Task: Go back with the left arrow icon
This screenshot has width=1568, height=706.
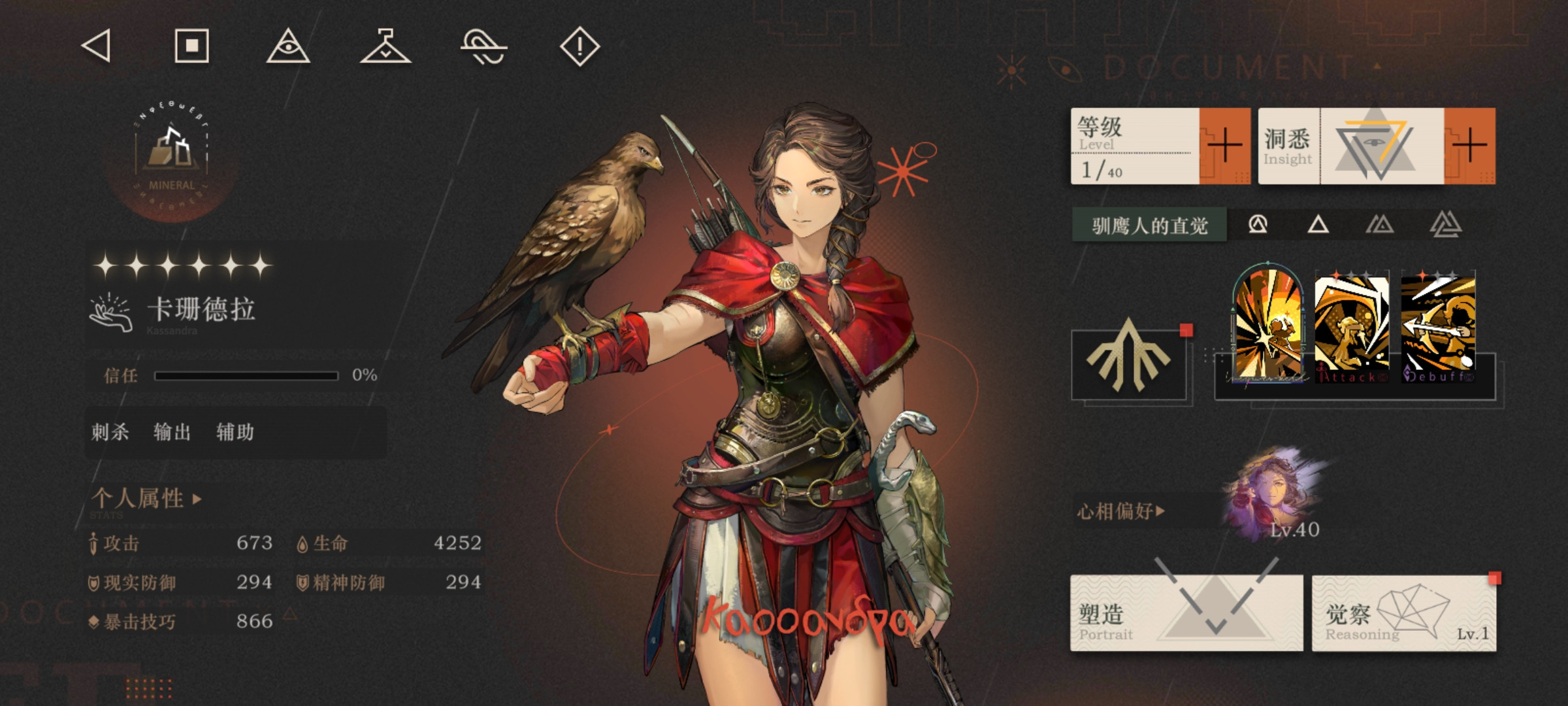Action: click(x=97, y=46)
